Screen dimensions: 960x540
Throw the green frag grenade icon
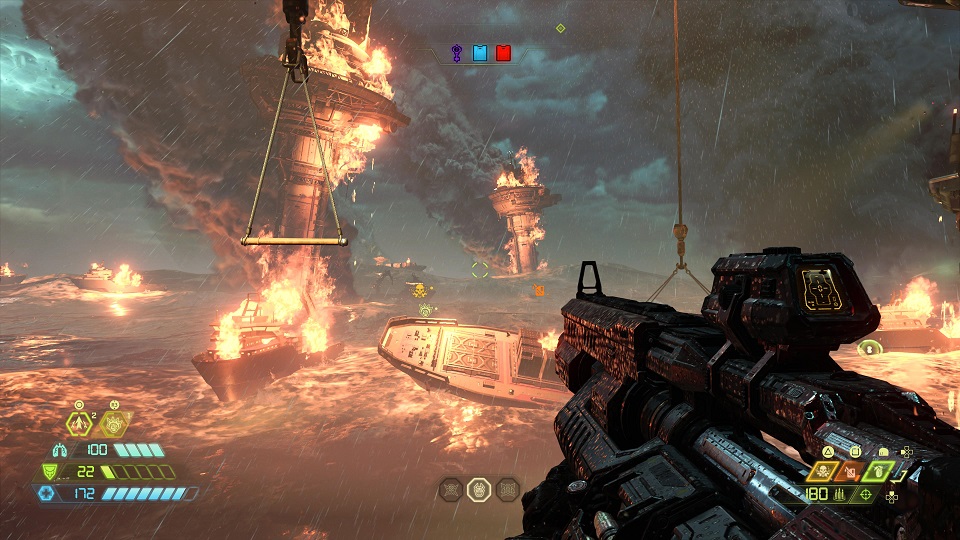tap(877, 470)
